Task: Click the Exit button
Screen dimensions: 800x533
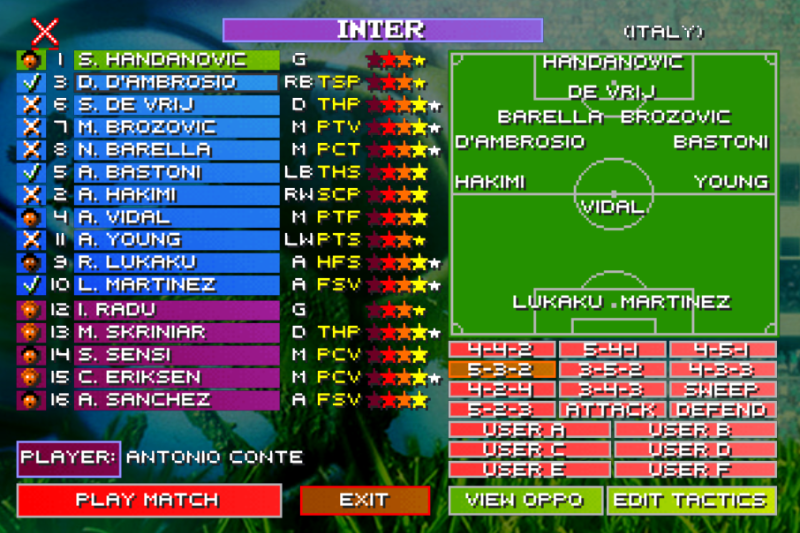Action: click(x=364, y=500)
